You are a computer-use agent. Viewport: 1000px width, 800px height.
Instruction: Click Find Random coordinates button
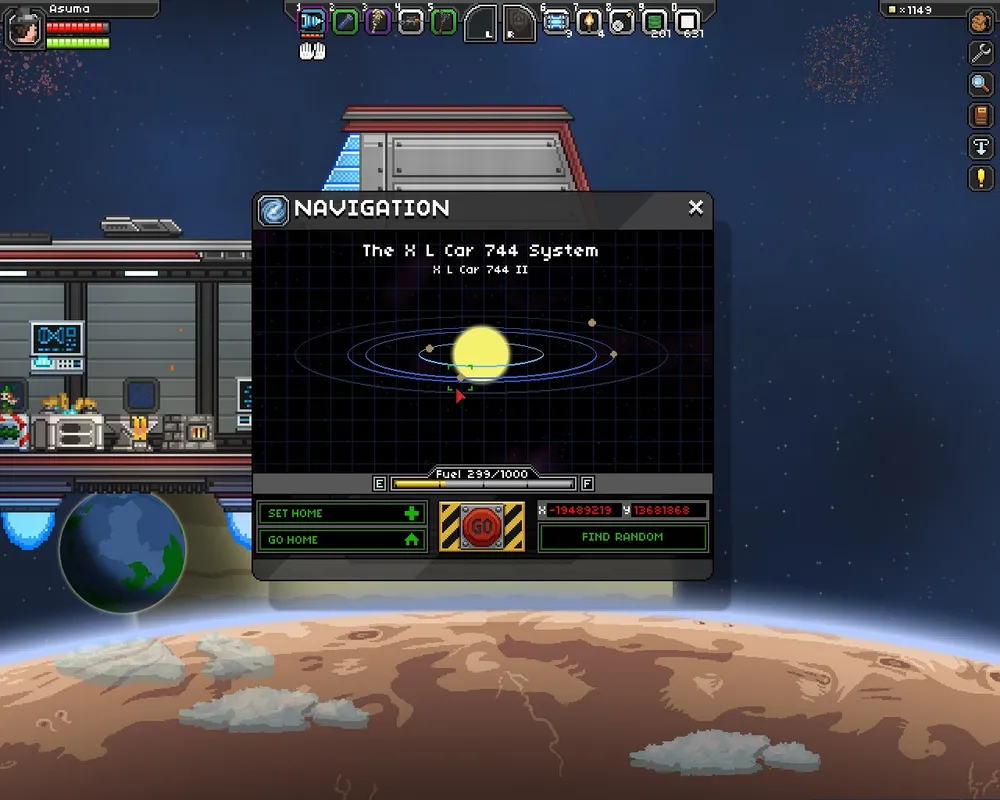(x=622, y=537)
